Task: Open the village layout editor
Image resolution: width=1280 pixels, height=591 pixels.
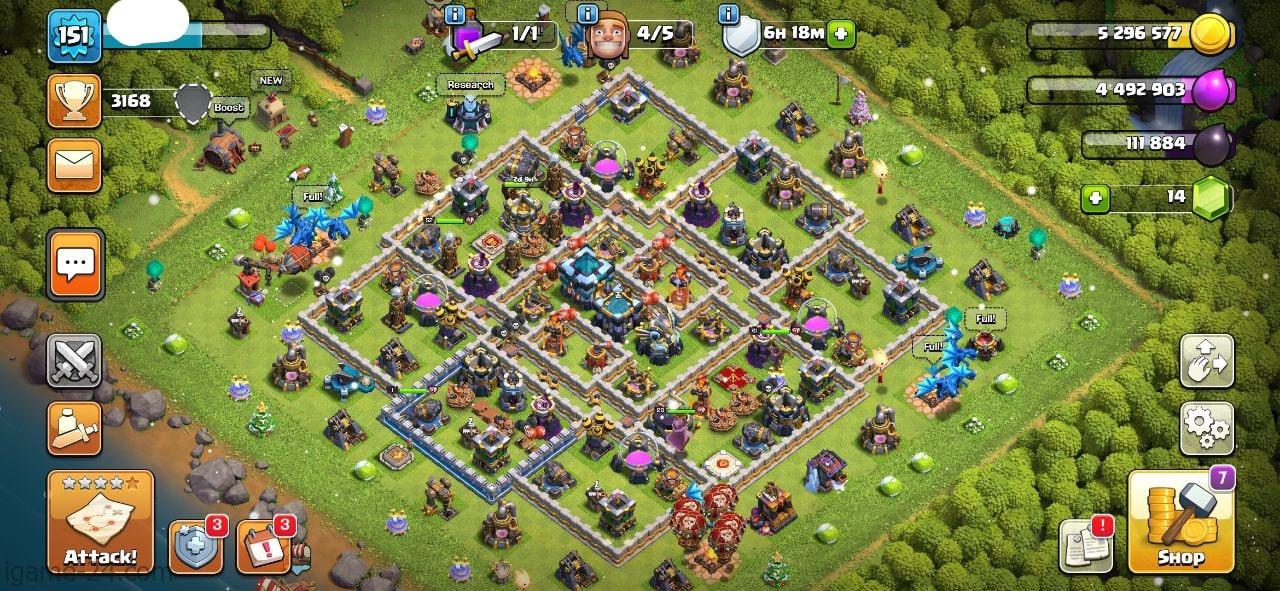Action: coord(1207,361)
